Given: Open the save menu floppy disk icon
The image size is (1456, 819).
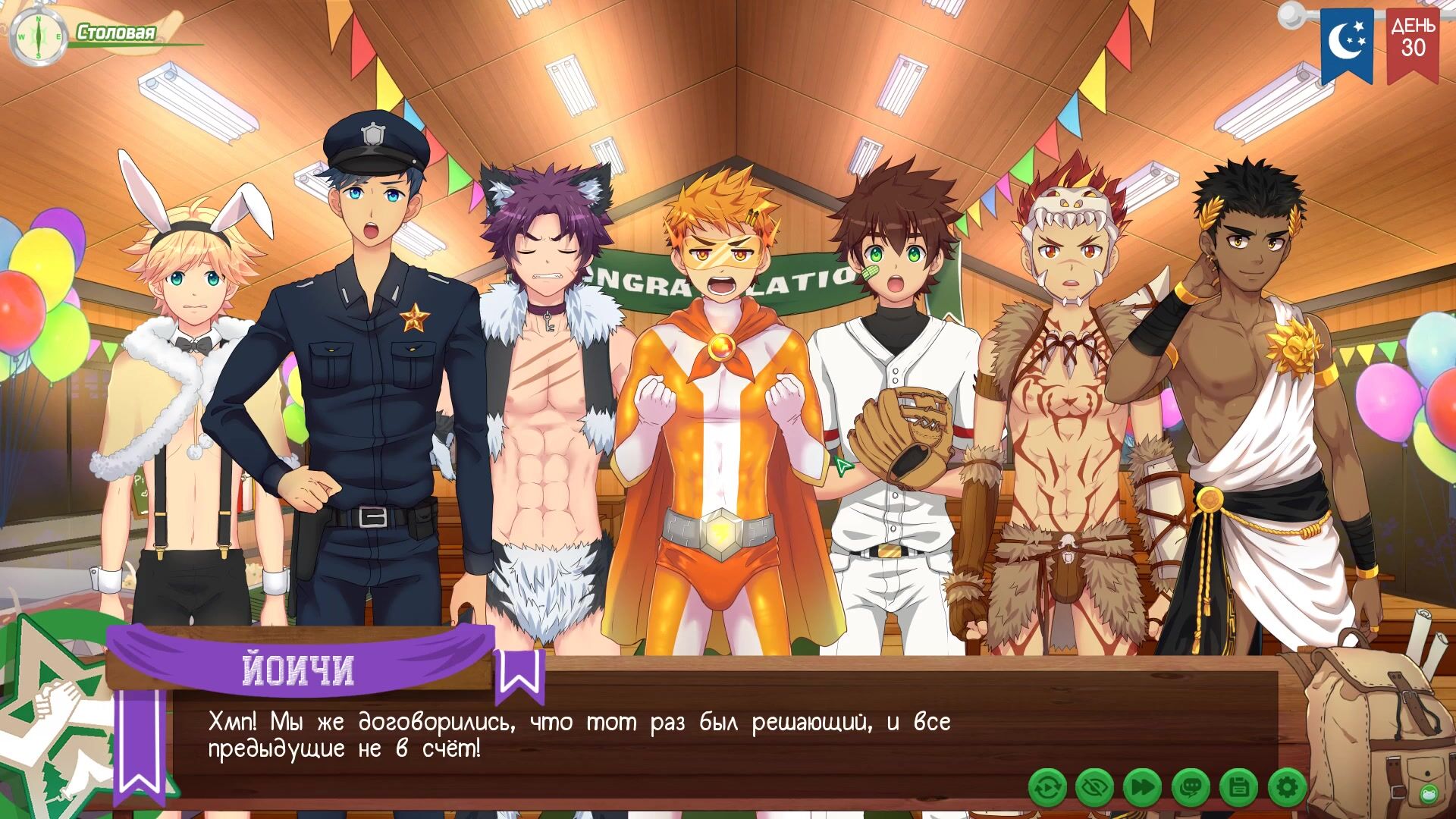Looking at the screenshot, I should [1238, 788].
